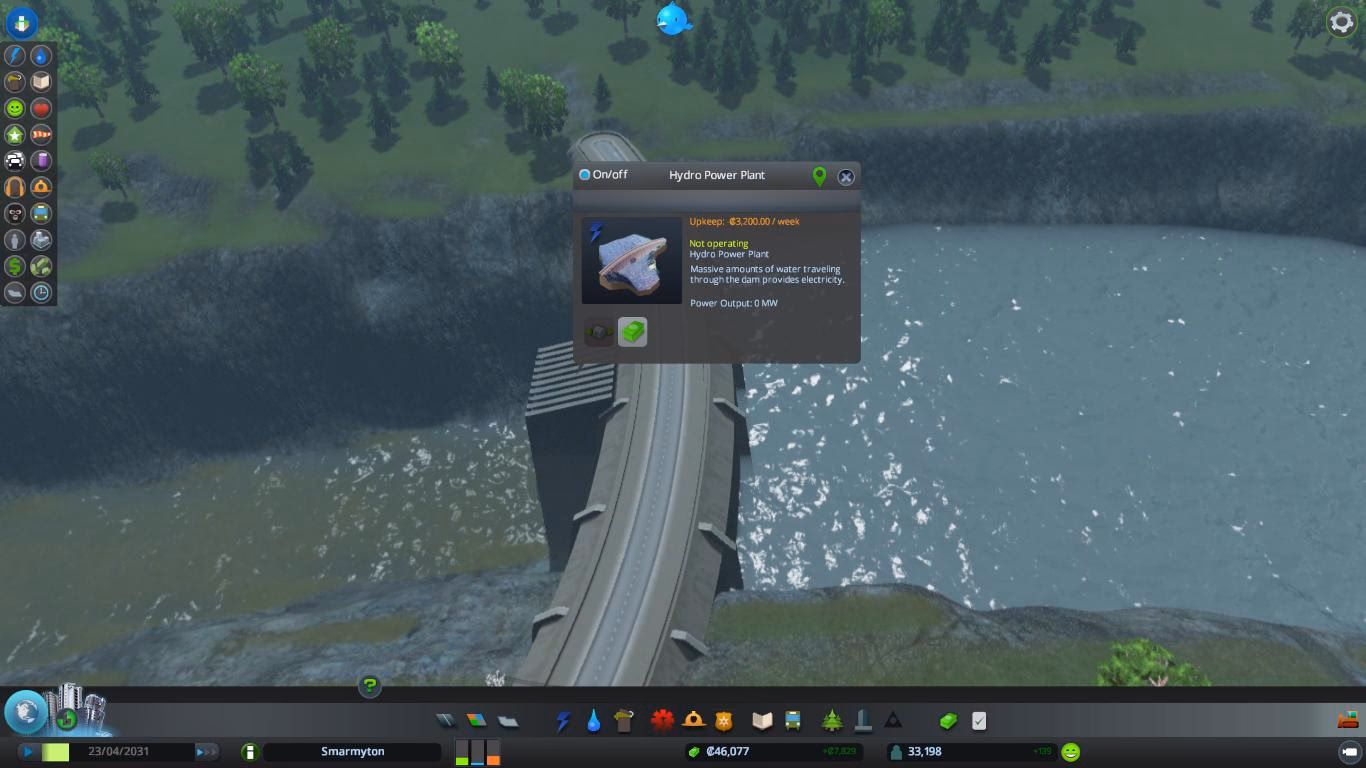Focus camera using the green location pin

pyautogui.click(x=819, y=176)
